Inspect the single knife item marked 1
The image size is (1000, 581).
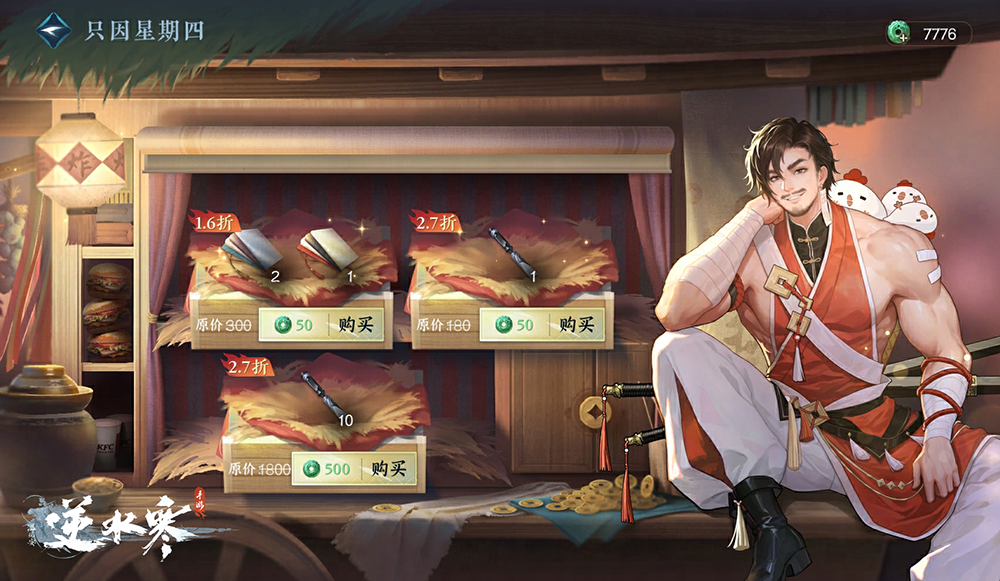point(513,252)
